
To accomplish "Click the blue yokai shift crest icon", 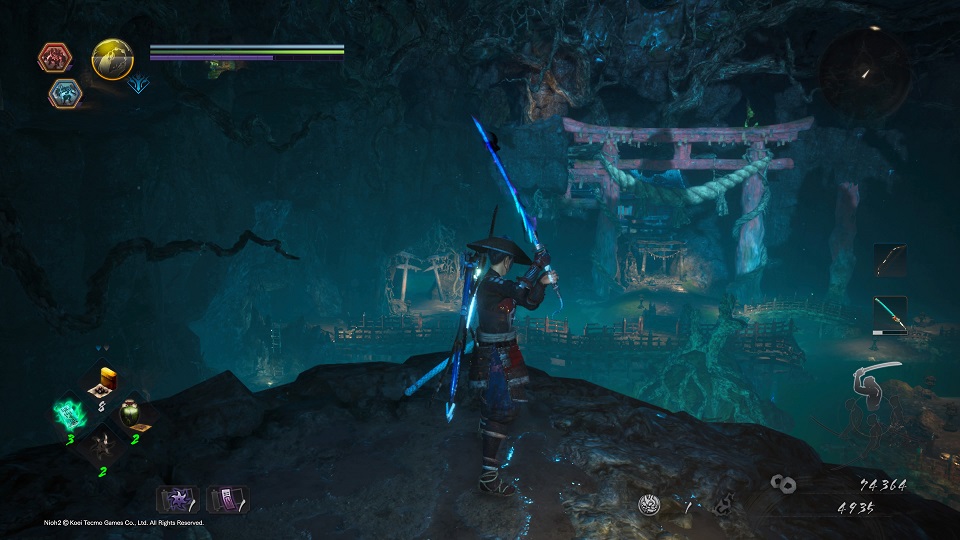I will coord(139,85).
